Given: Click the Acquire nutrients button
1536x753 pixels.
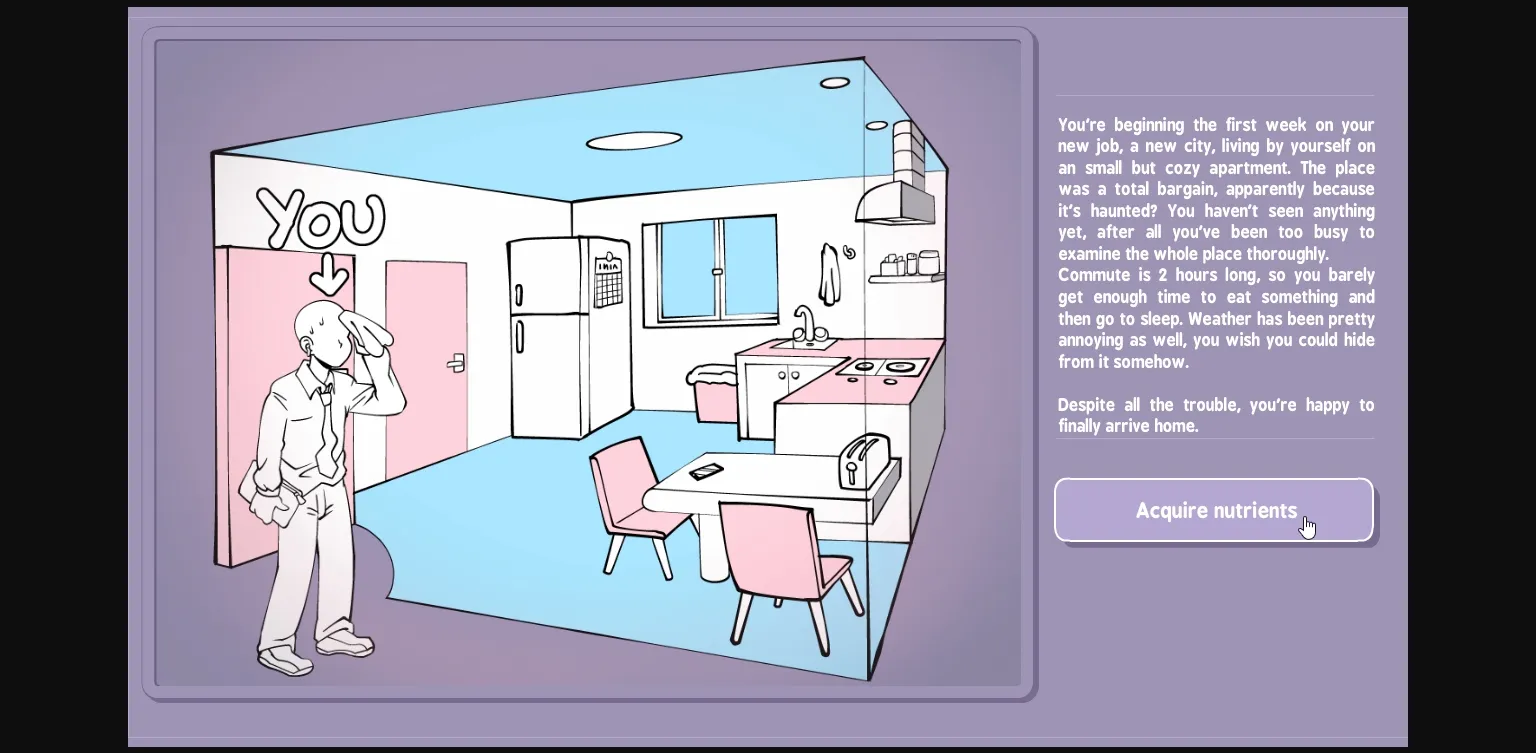Looking at the screenshot, I should 1214,510.
